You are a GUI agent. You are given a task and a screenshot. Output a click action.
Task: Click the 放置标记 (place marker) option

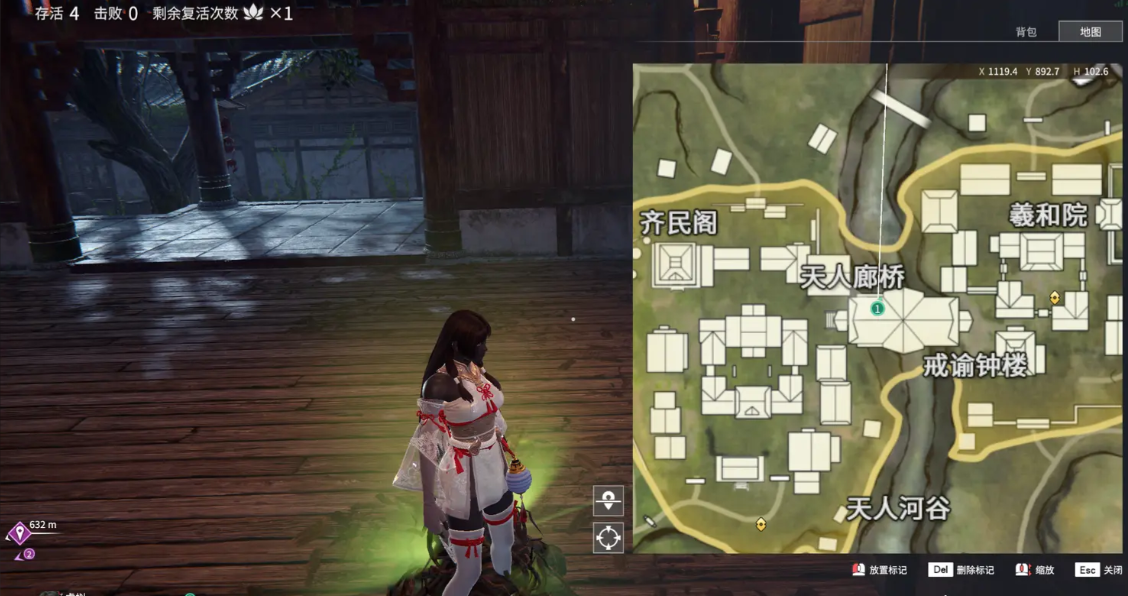click(x=879, y=570)
